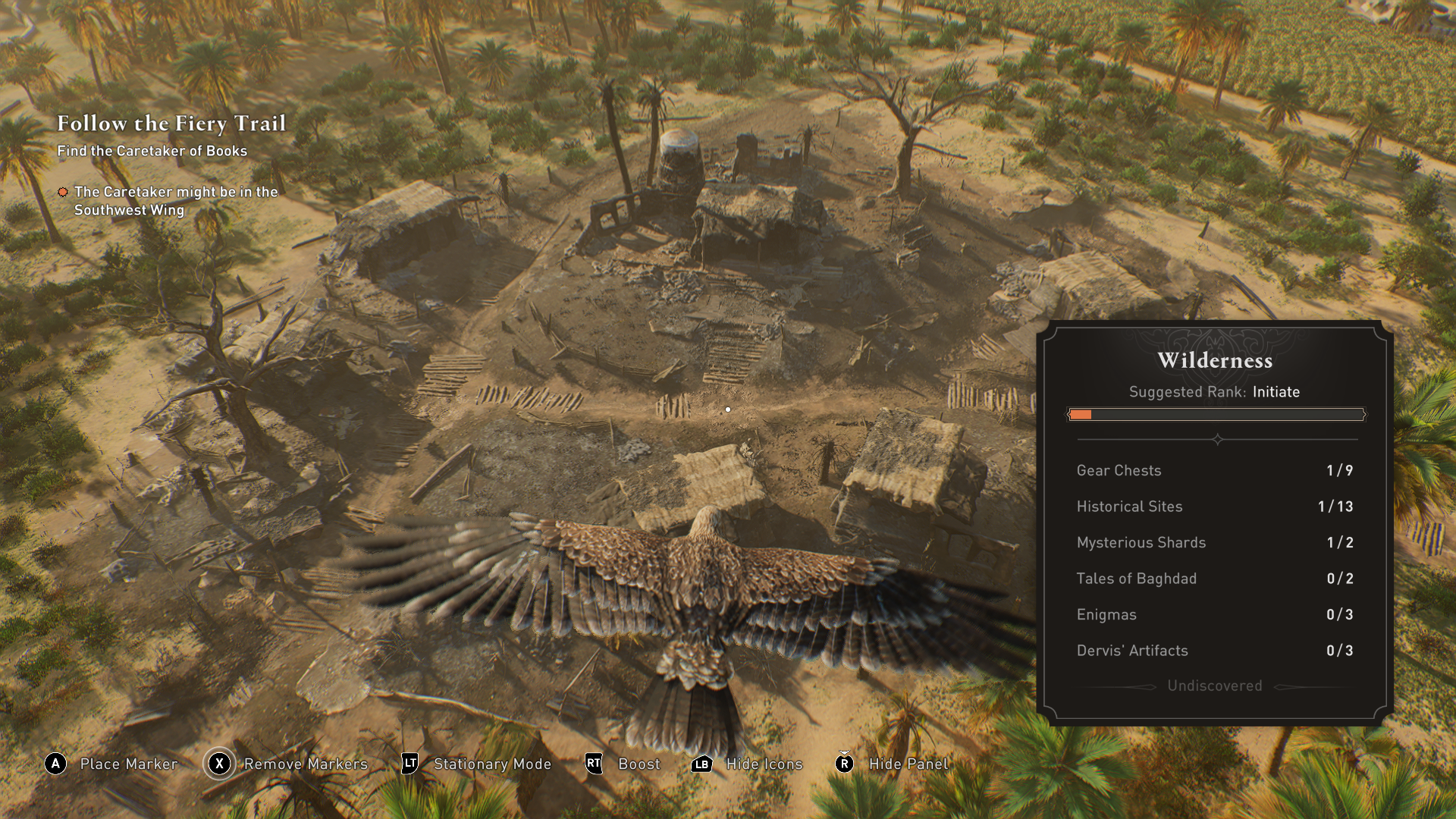Select the Wilderness panel header
Screen dimensions: 1456x819
pos(1215,361)
